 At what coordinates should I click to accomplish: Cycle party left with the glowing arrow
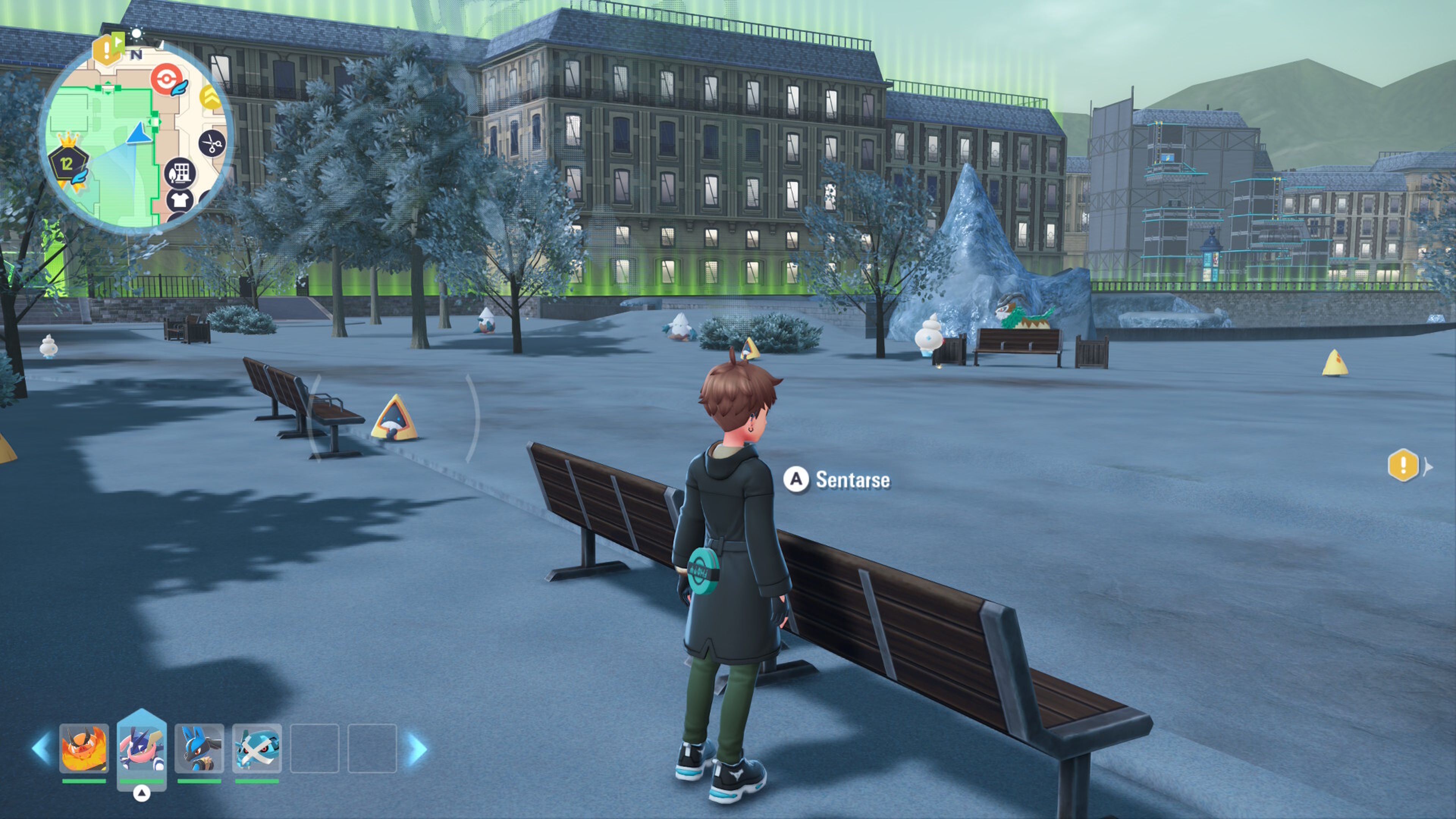tap(41, 748)
